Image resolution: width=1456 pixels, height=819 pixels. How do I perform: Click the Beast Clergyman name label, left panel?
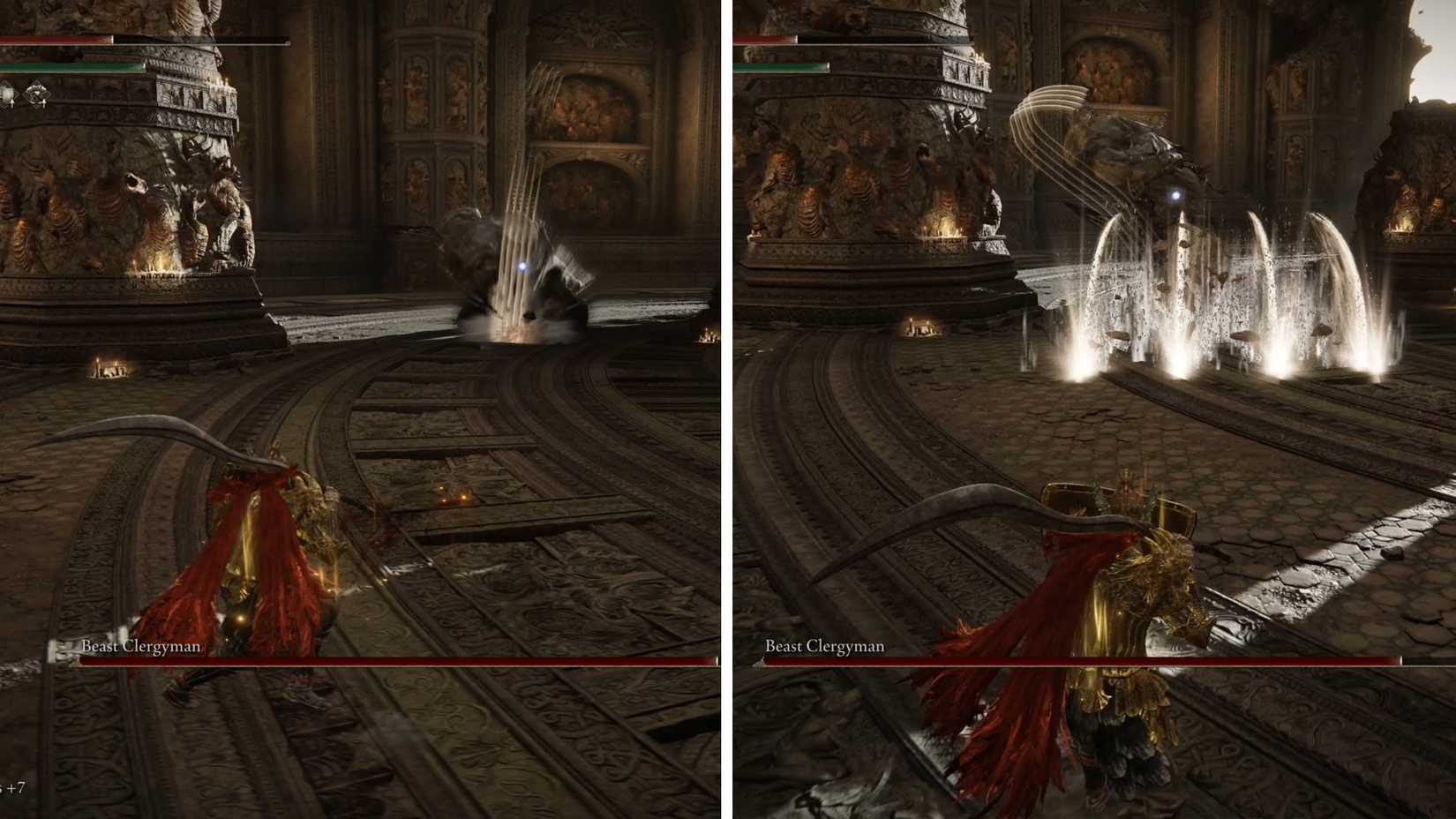point(141,646)
